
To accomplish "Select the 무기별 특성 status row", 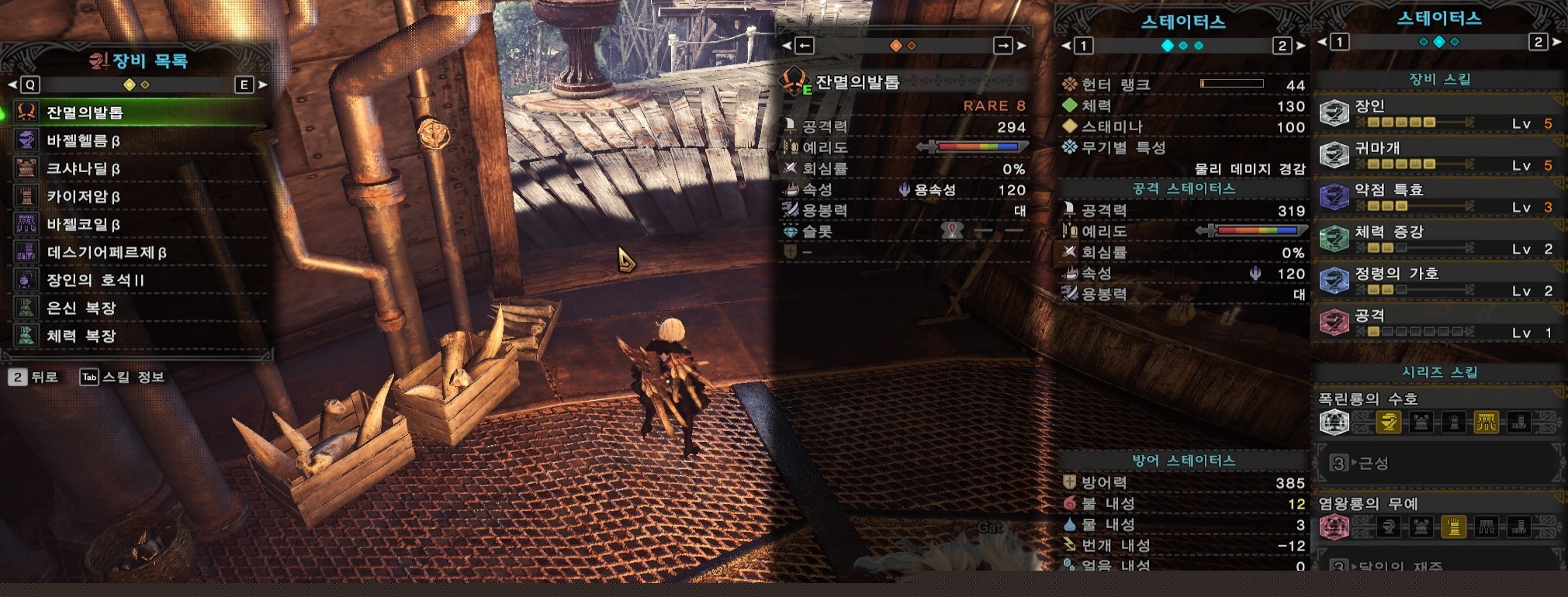I will pyautogui.click(x=1123, y=147).
